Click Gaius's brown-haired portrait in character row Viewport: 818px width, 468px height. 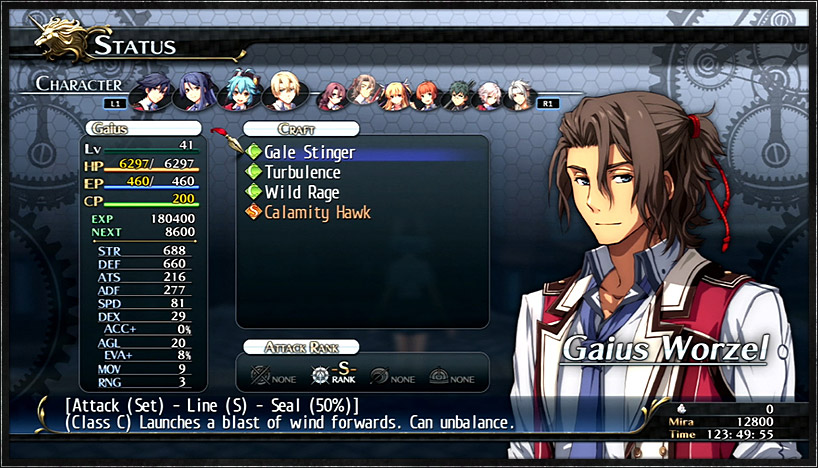(x=365, y=94)
